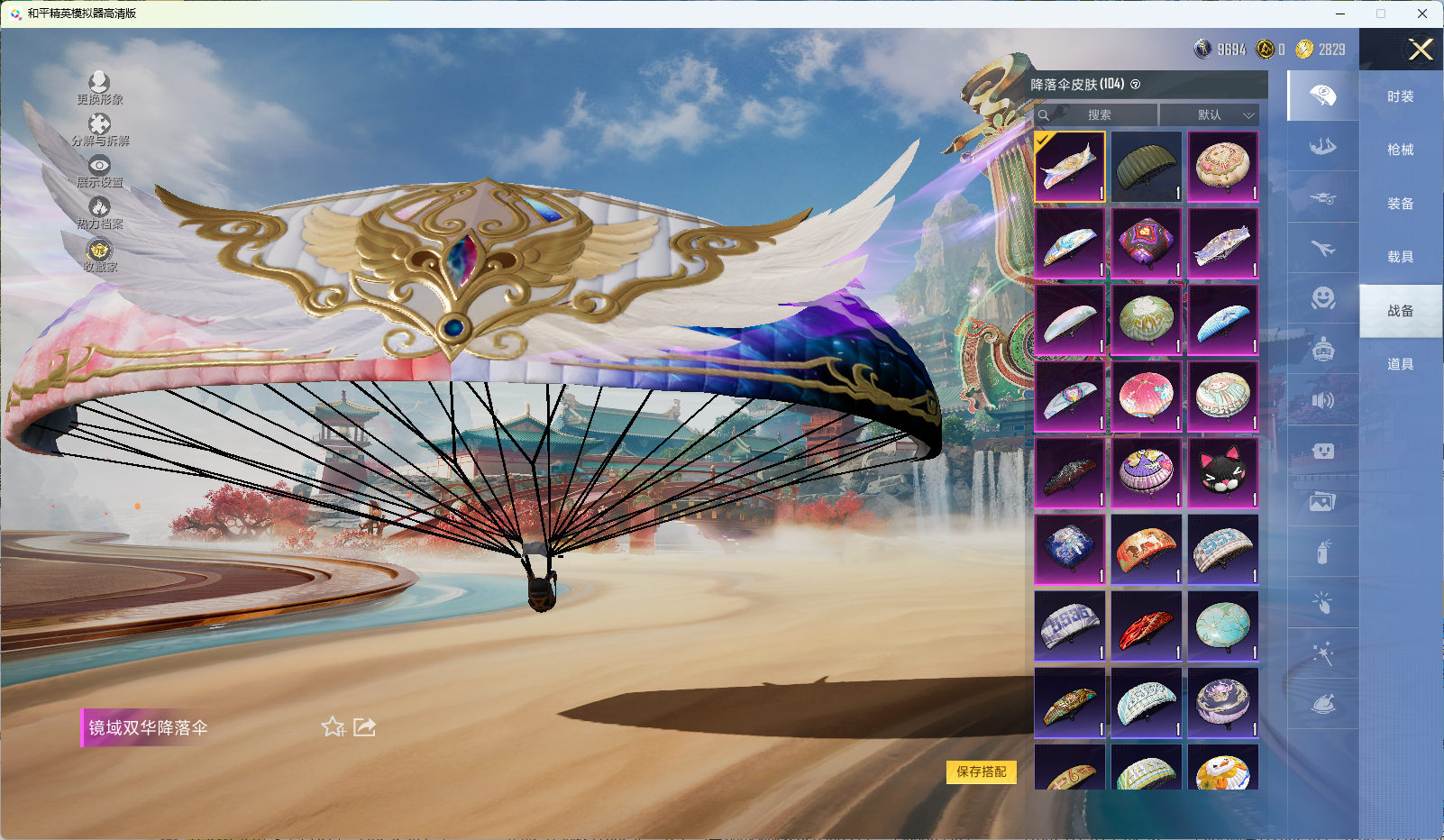
Task: Open the 默认 sort dropdown
Action: point(1209,114)
